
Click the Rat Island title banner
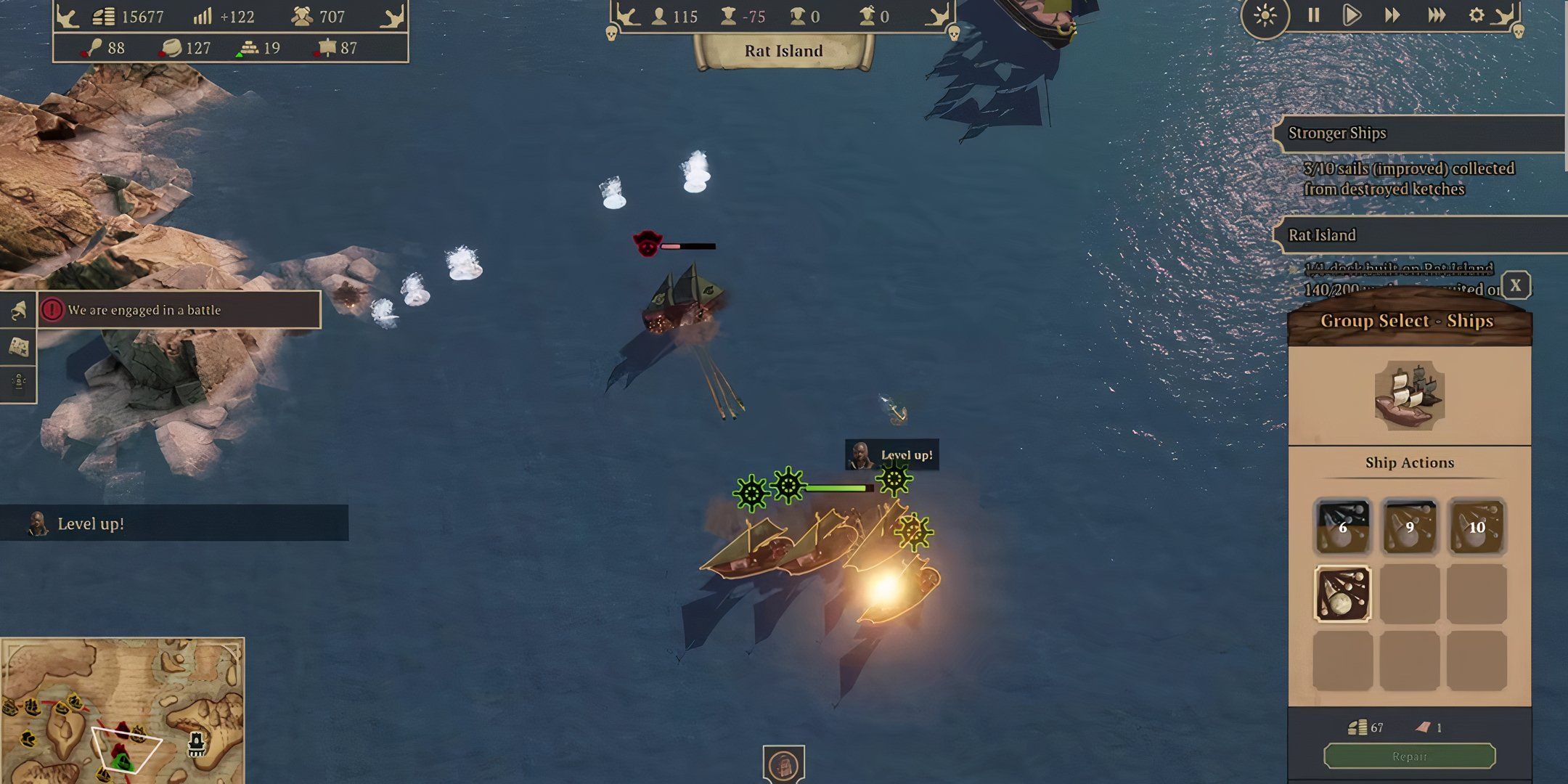coord(783,51)
